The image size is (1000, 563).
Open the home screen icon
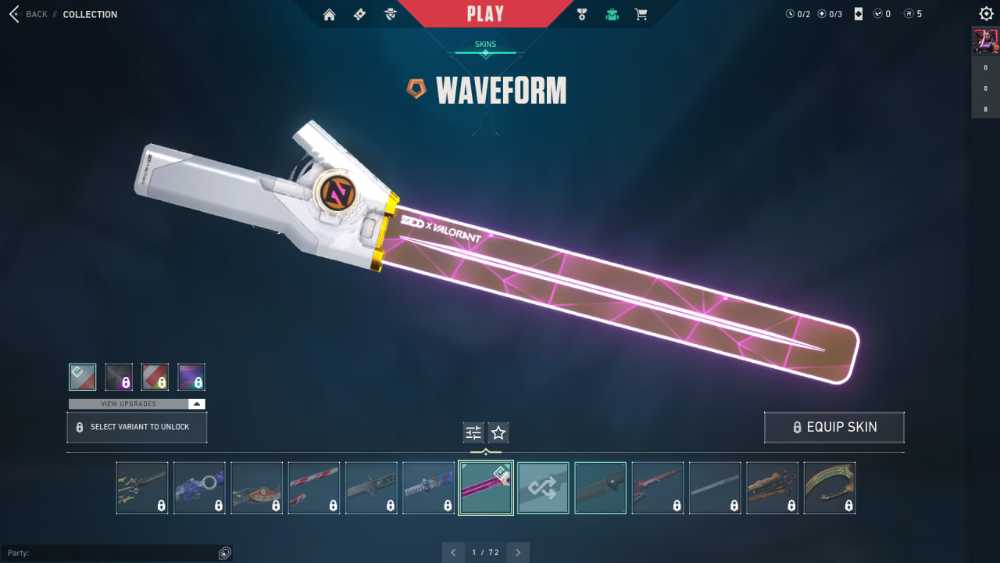point(329,14)
